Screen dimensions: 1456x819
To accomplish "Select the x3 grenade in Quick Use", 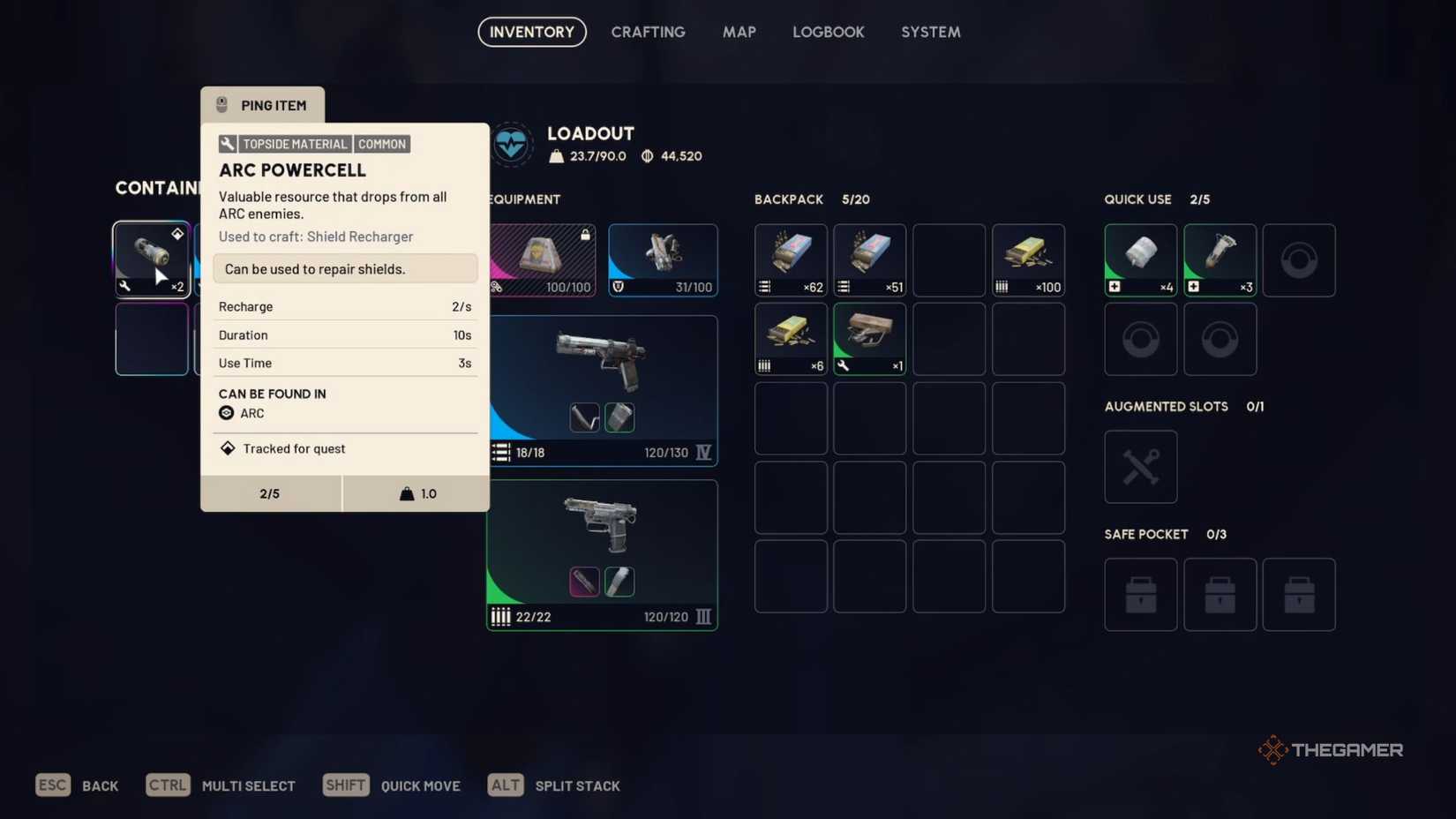I will (1219, 259).
